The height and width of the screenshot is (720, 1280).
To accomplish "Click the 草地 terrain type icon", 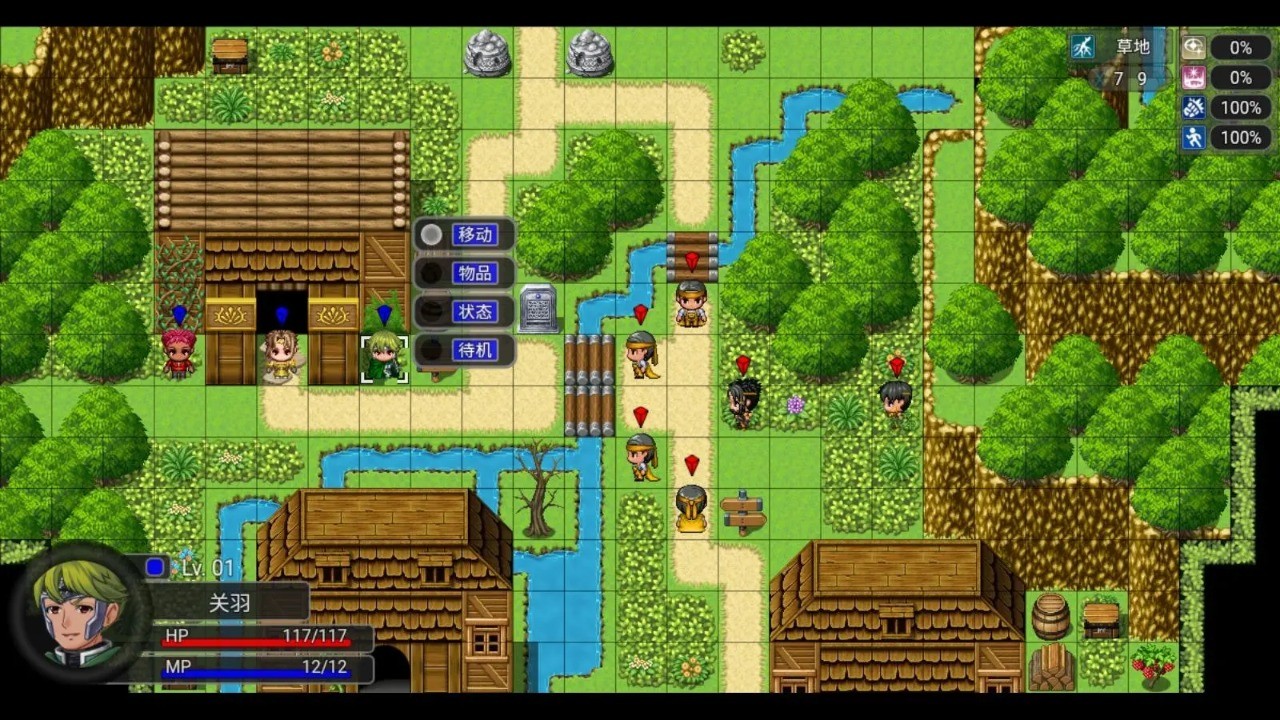I will (x=1082, y=46).
